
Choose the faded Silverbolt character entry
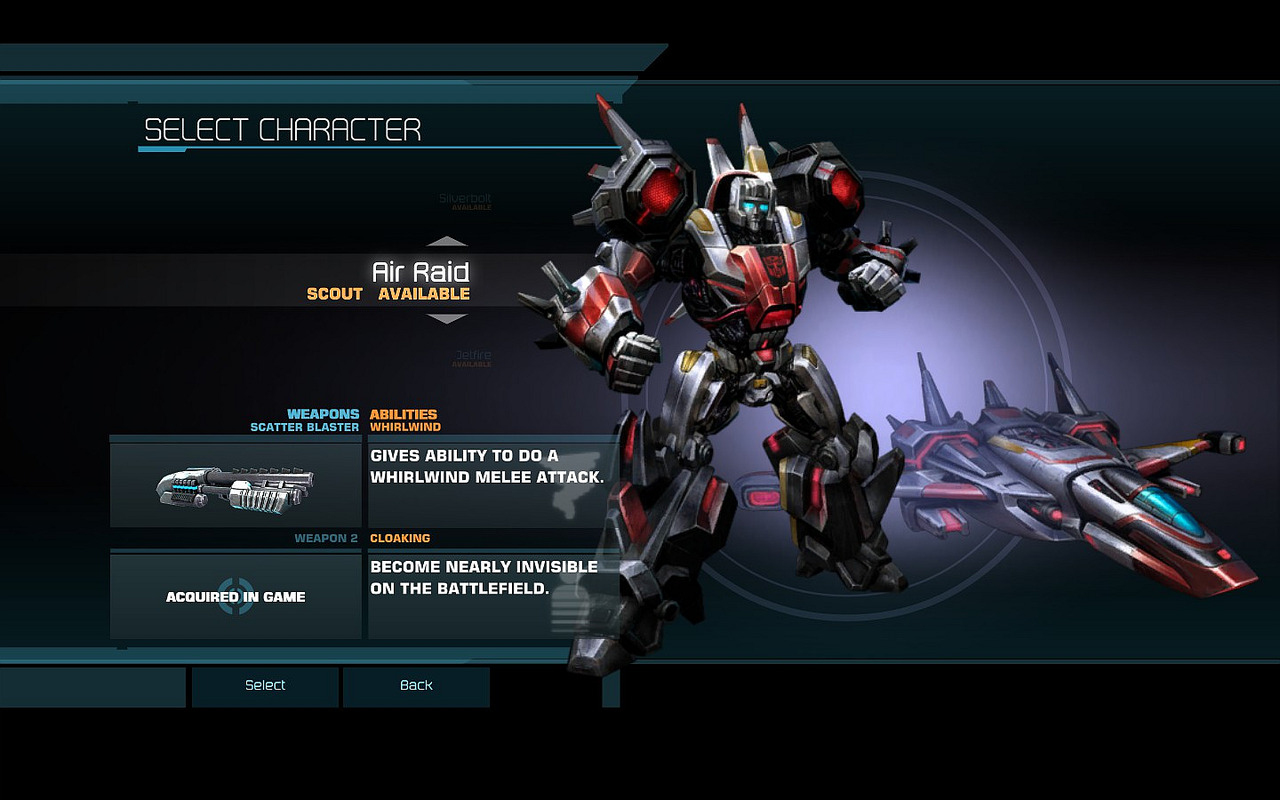click(x=465, y=200)
